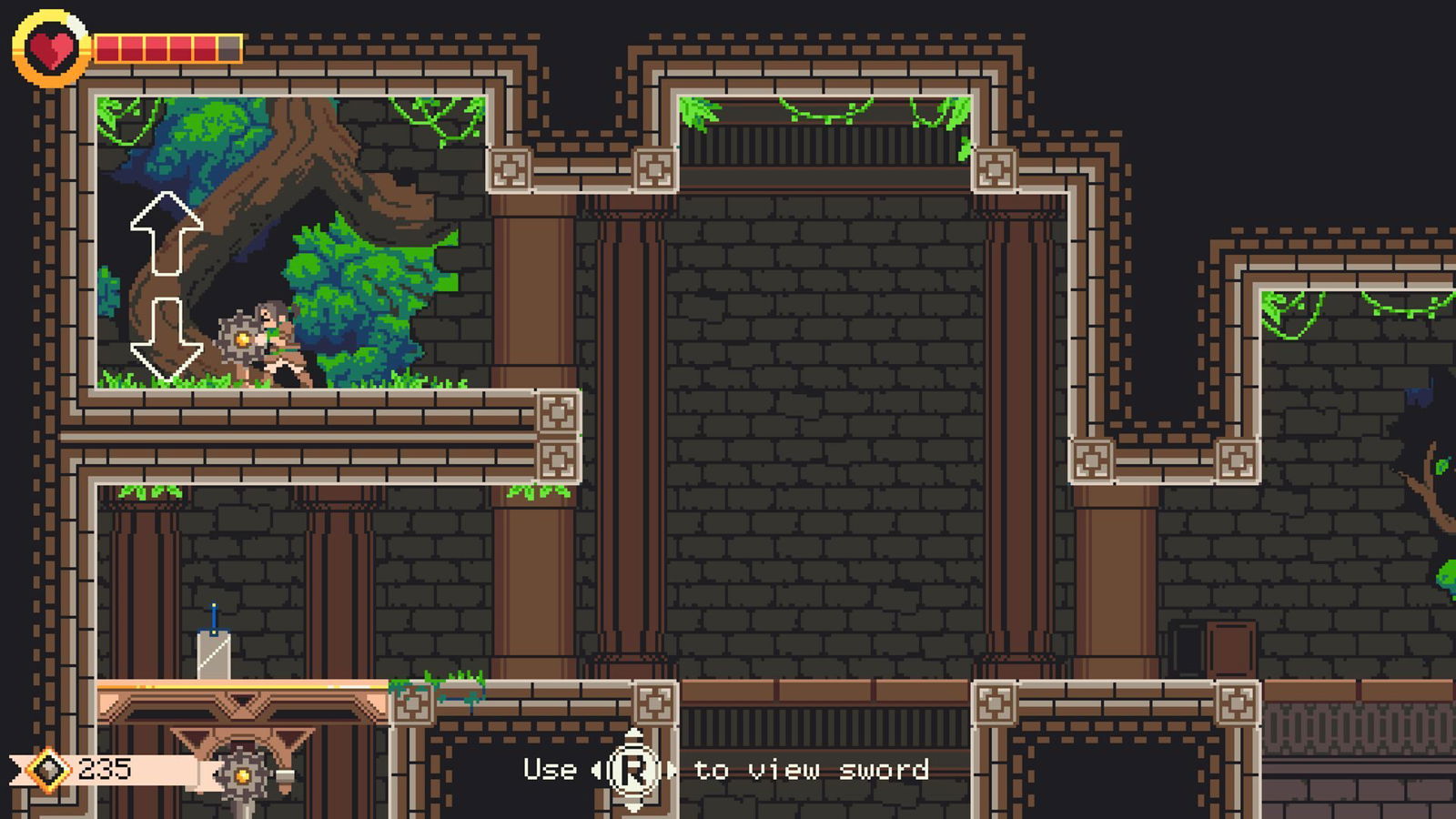Click the 235 gem counter banner
1456x819 pixels.
(x=105, y=769)
